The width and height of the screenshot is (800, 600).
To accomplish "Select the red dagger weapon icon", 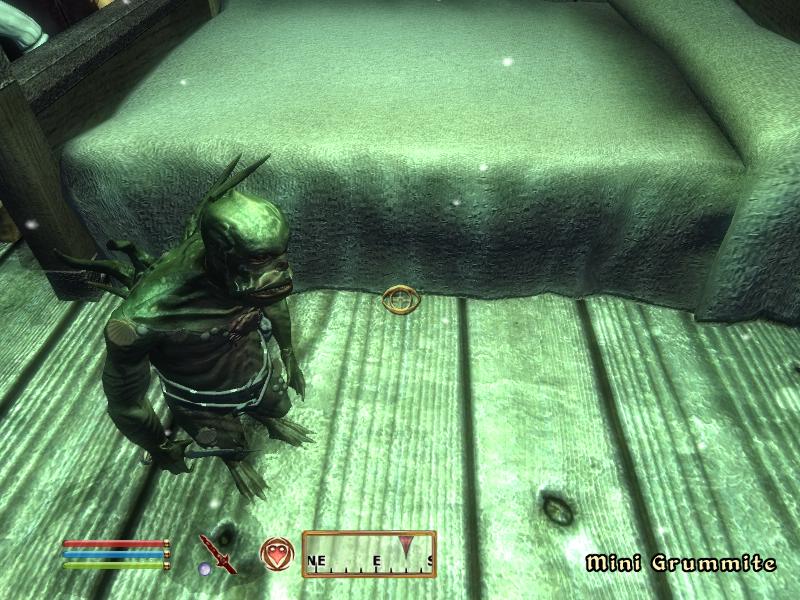I will point(215,552).
